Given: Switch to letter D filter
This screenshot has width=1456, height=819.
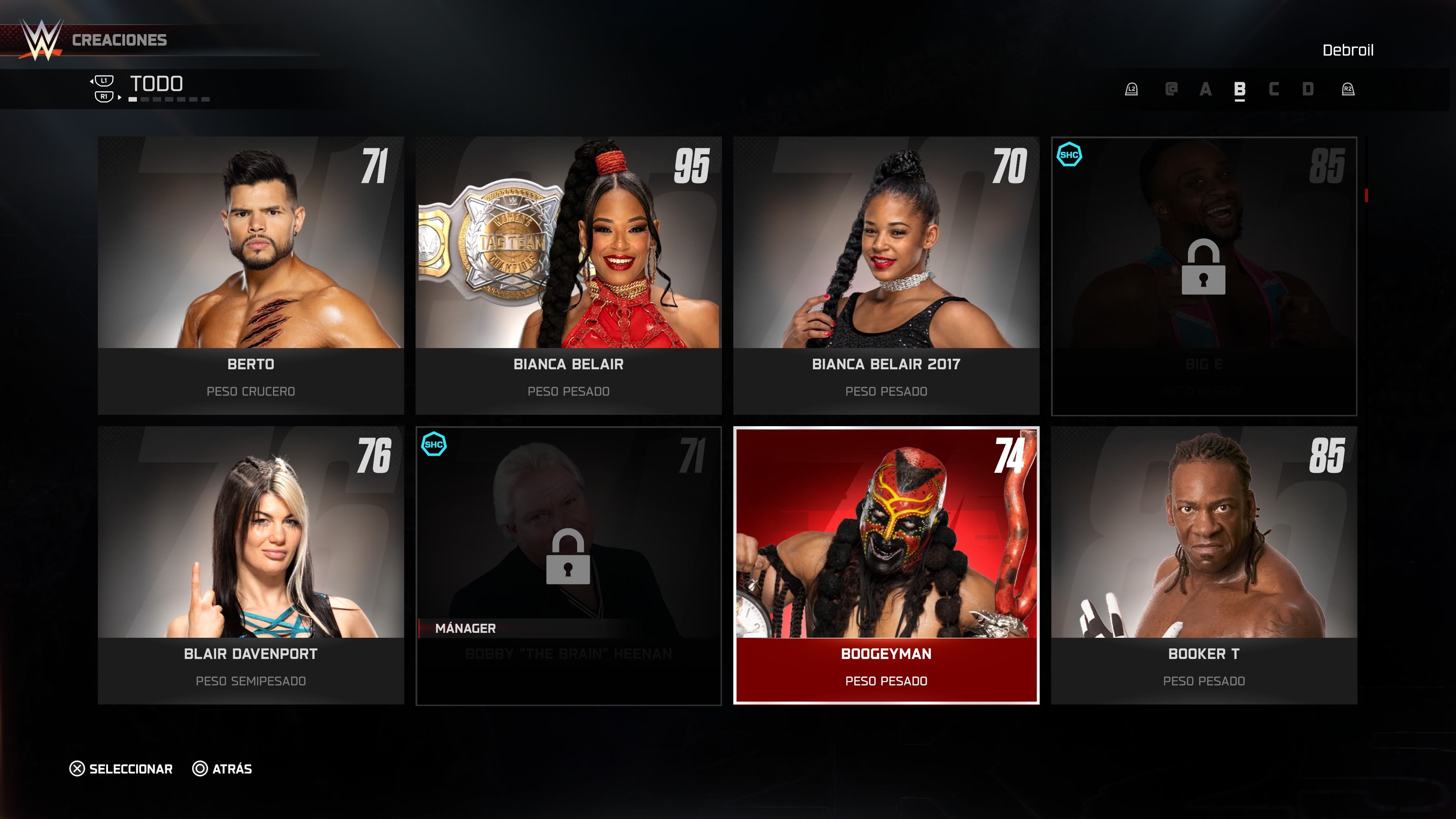Looking at the screenshot, I should tap(1307, 89).
